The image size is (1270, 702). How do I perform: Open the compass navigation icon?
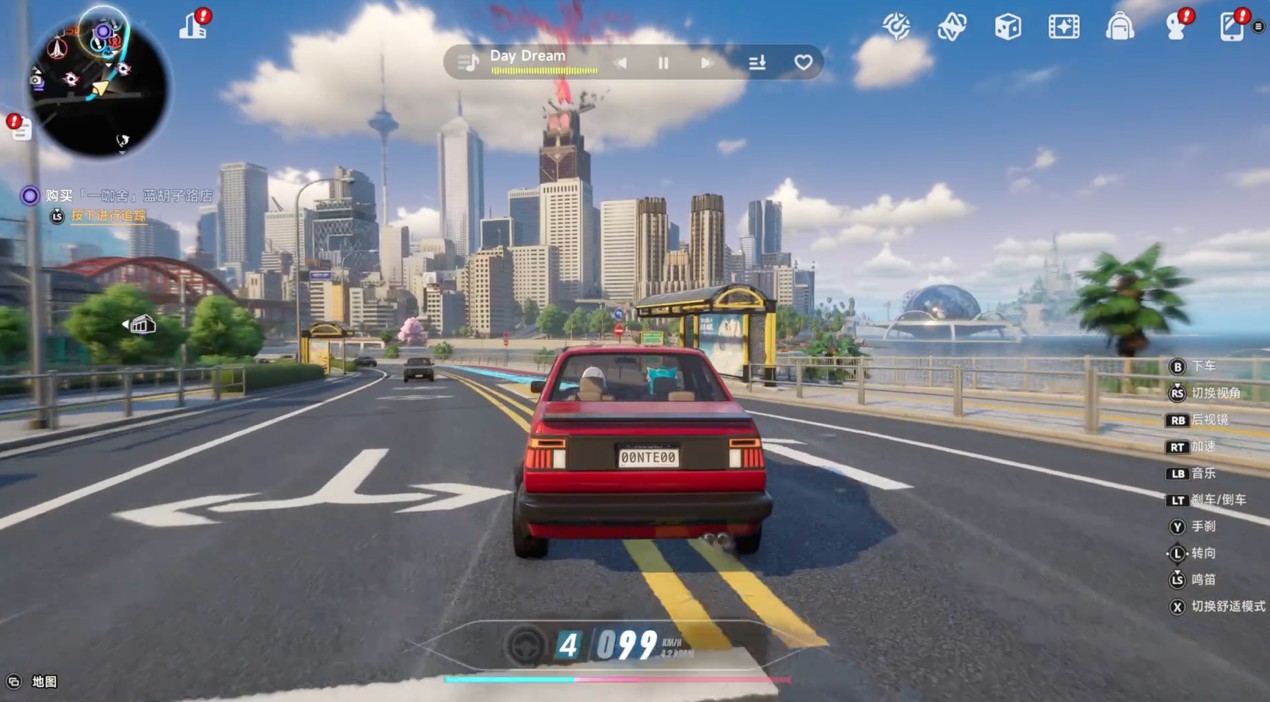896,26
